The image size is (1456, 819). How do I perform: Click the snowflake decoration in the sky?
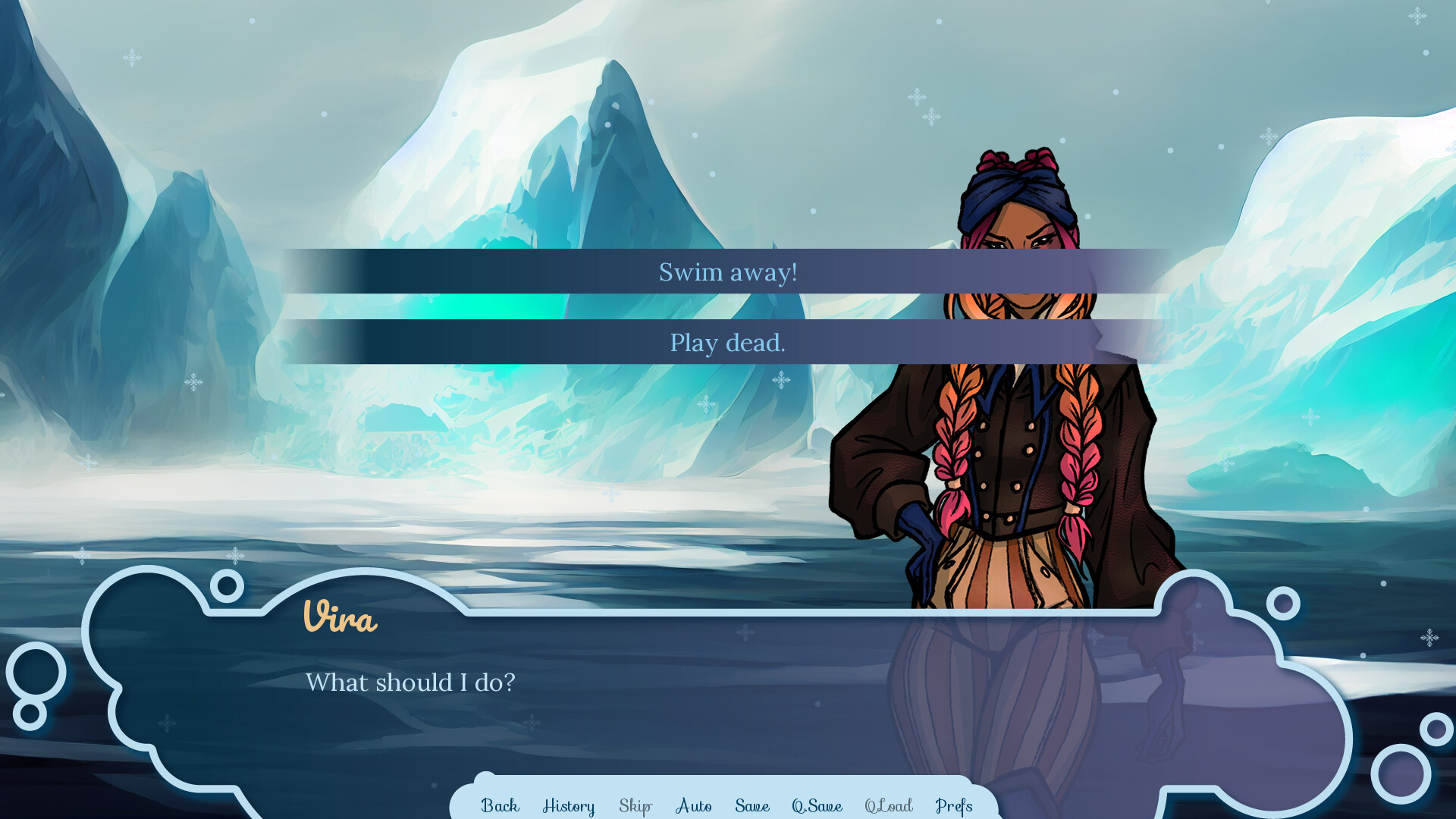(x=916, y=97)
